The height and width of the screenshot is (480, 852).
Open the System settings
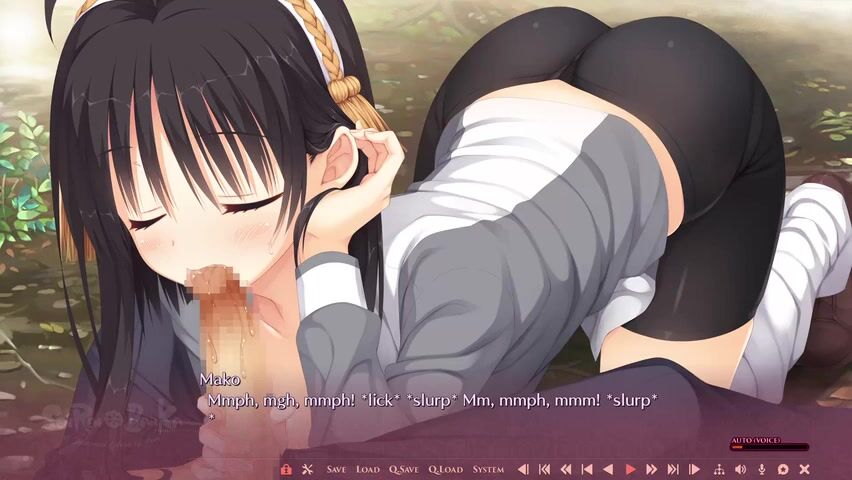coord(488,469)
